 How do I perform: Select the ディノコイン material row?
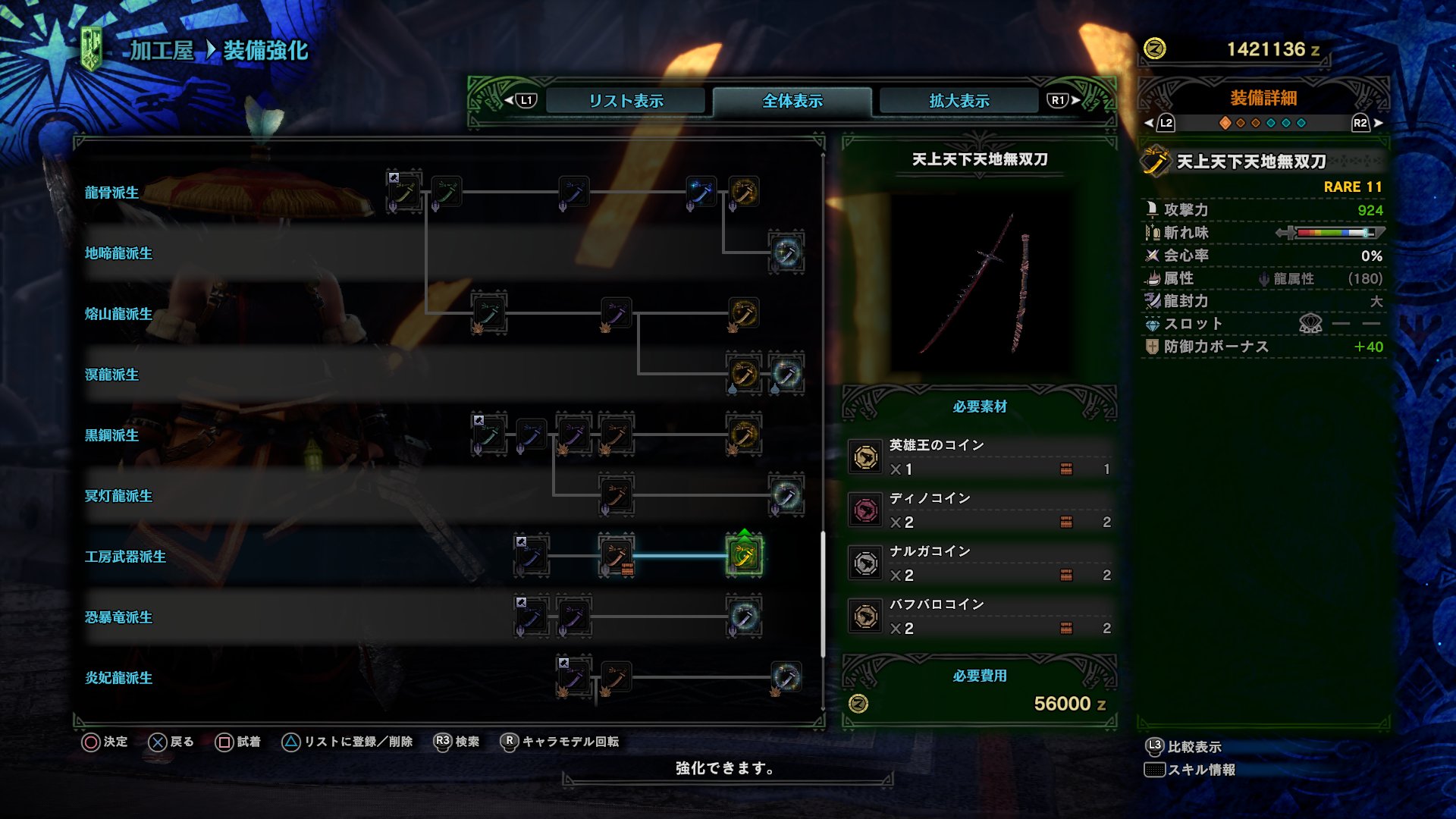980,510
